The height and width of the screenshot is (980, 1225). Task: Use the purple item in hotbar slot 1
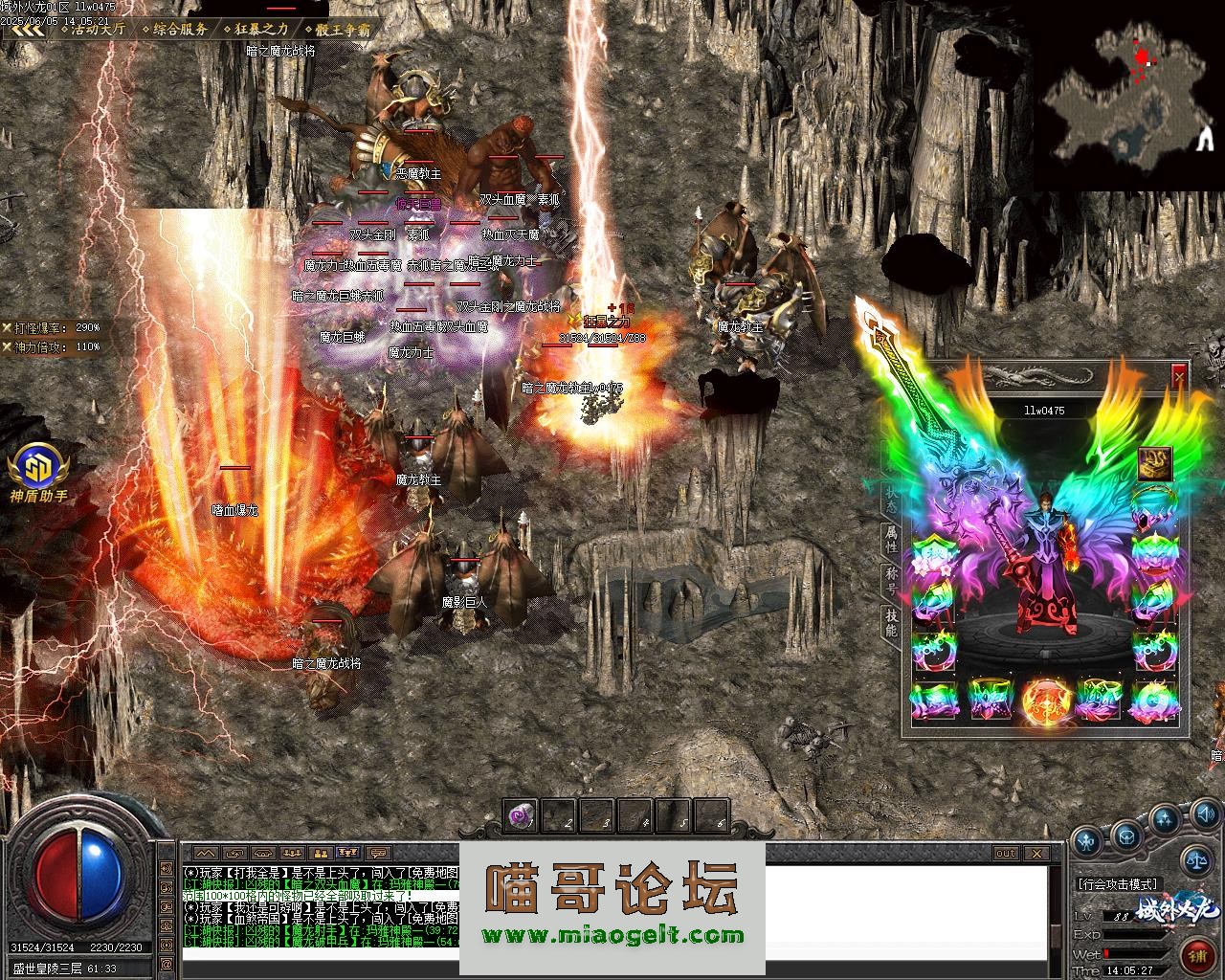(x=521, y=816)
